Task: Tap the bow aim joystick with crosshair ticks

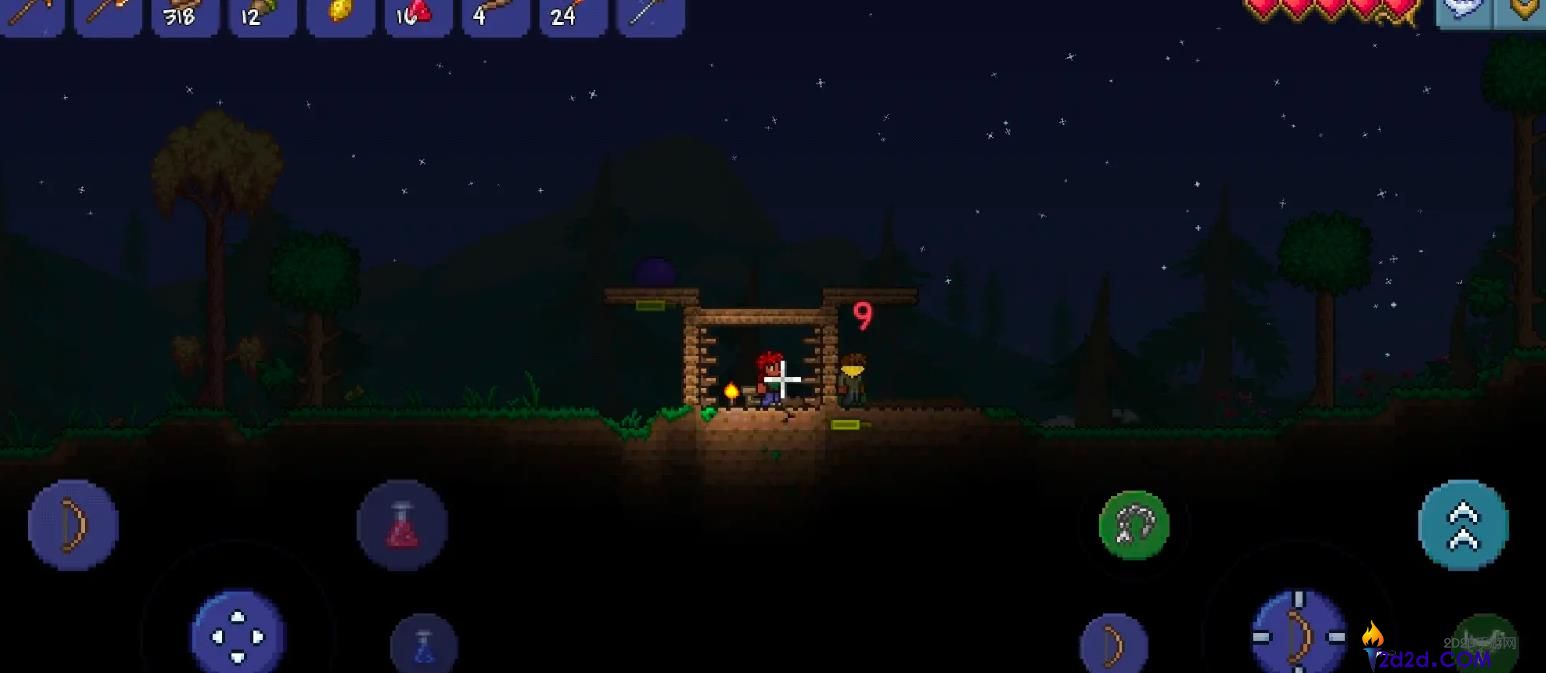Action: pos(1299,634)
